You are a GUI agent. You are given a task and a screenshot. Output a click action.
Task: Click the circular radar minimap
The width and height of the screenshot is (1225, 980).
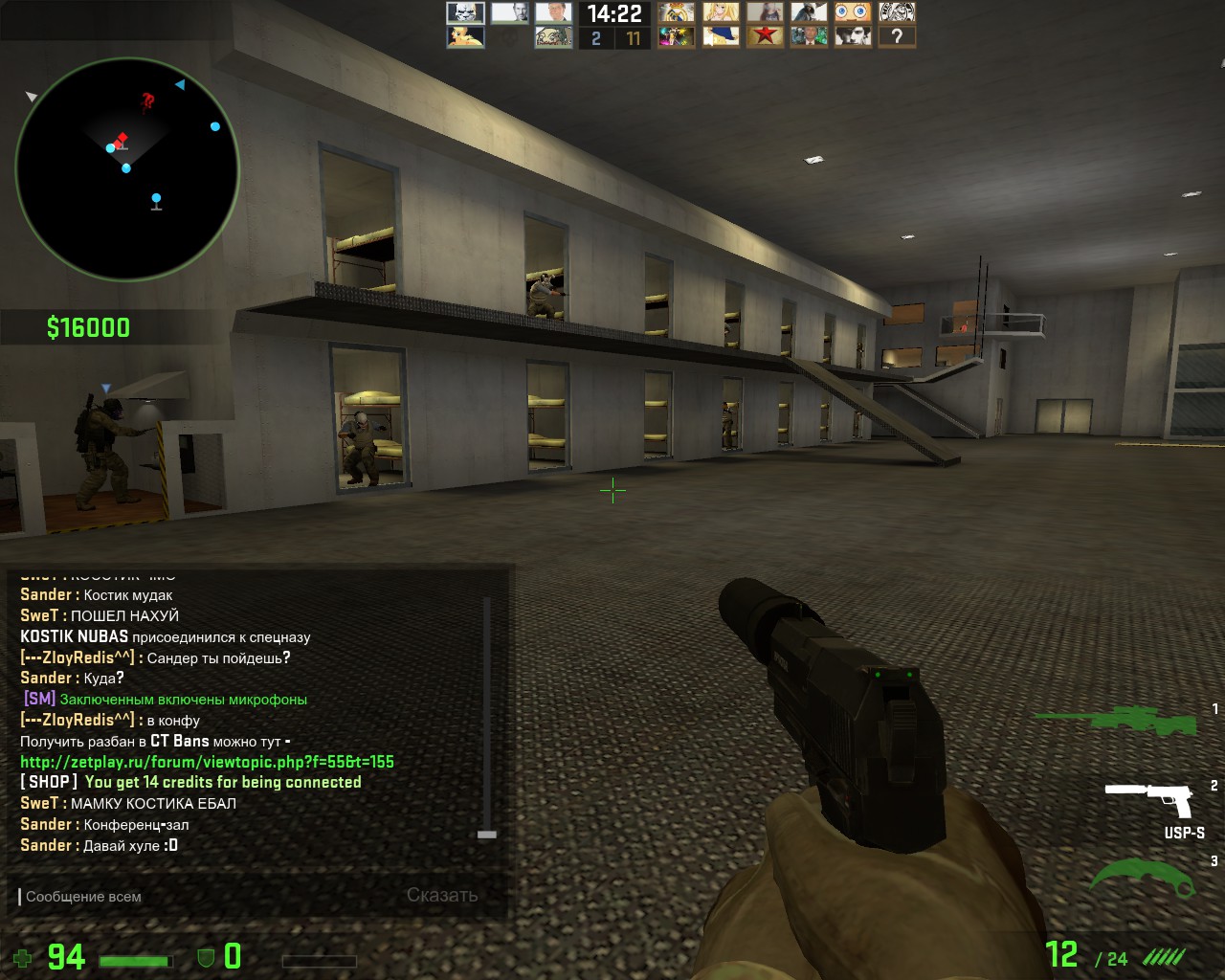(x=126, y=169)
